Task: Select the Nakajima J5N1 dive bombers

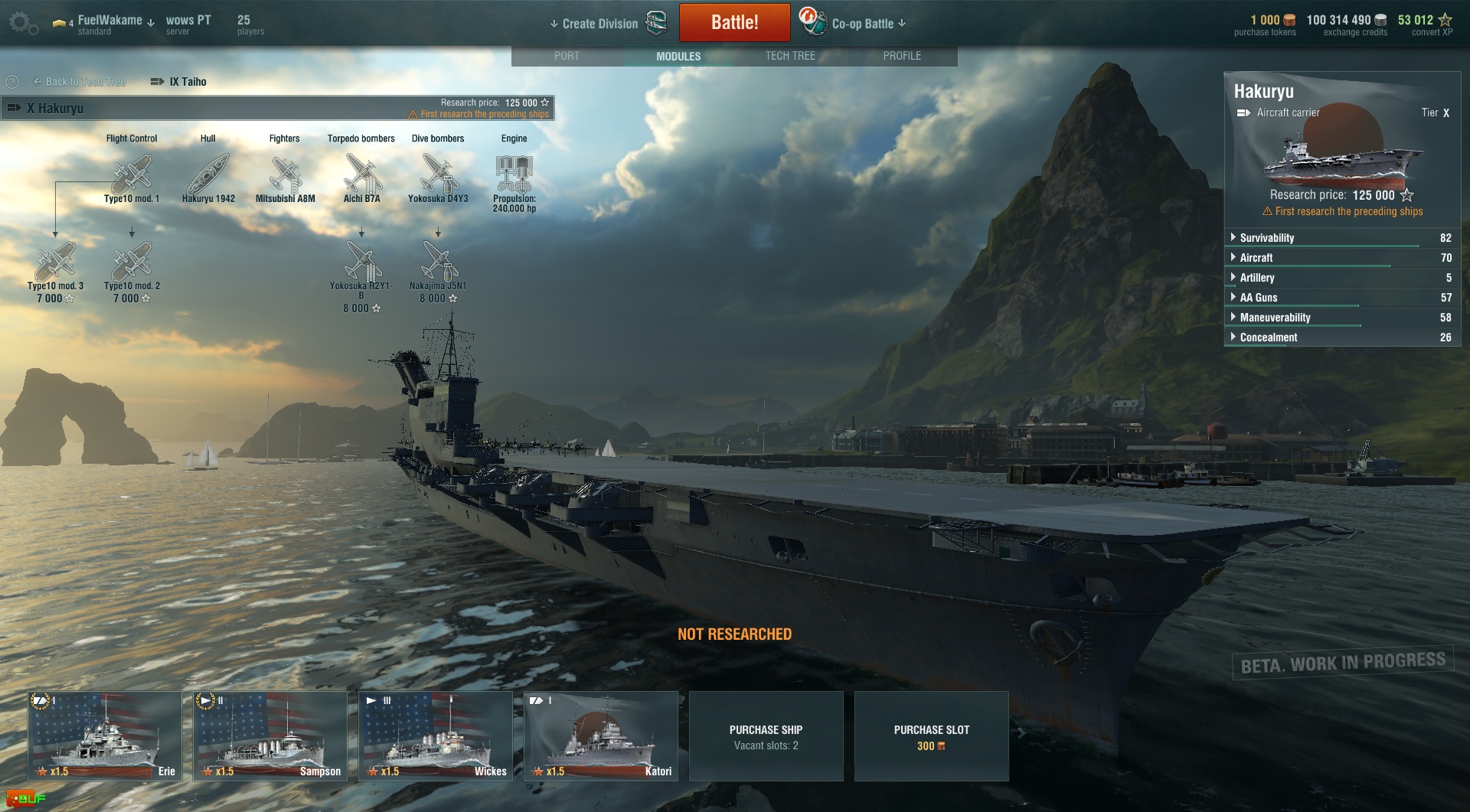Action: 438,263
